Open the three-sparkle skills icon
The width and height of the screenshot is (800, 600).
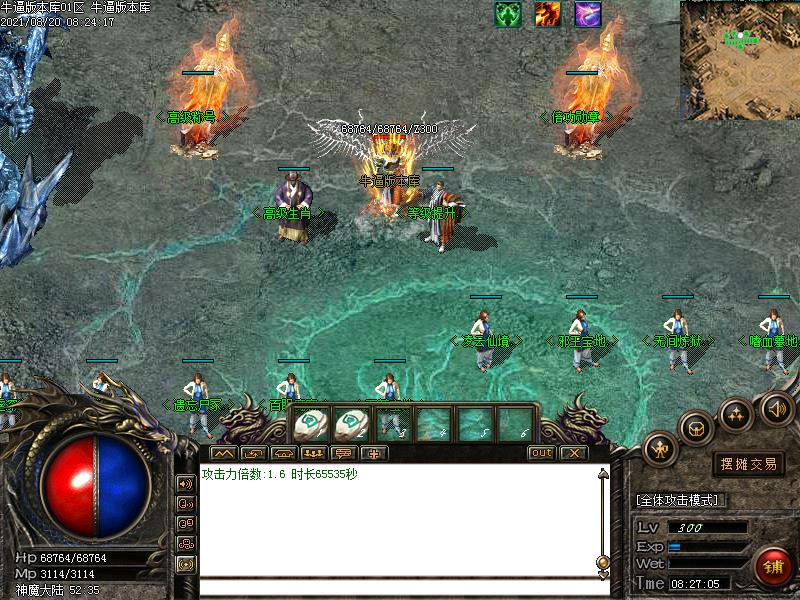click(737, 412)
